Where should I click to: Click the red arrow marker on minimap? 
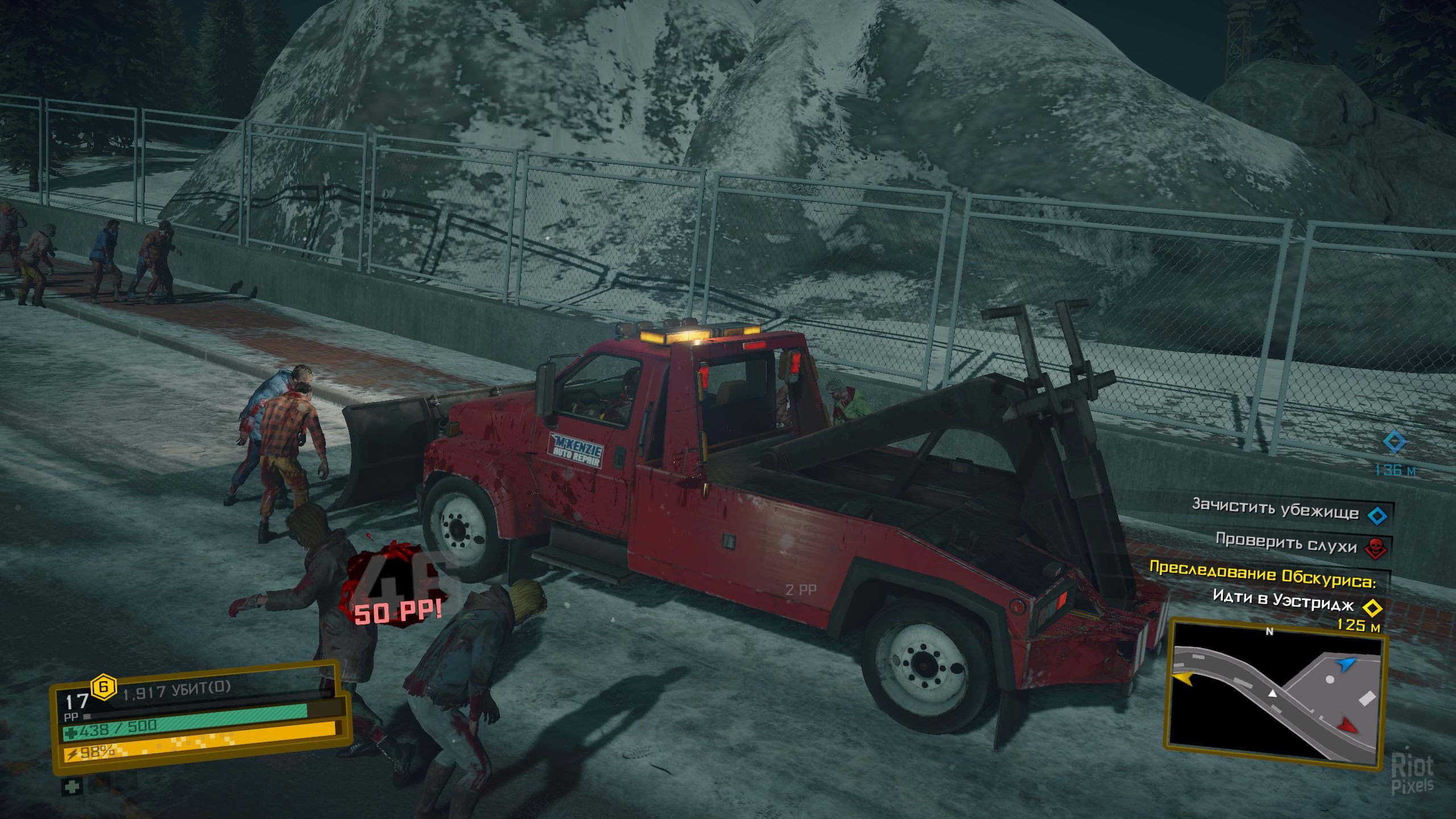coord(1347,725)
